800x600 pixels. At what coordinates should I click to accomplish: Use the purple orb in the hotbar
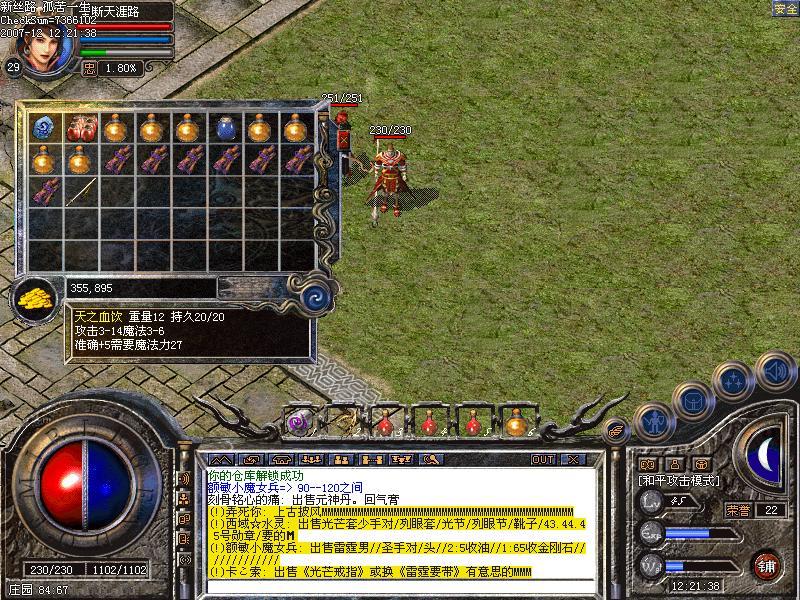299,423
